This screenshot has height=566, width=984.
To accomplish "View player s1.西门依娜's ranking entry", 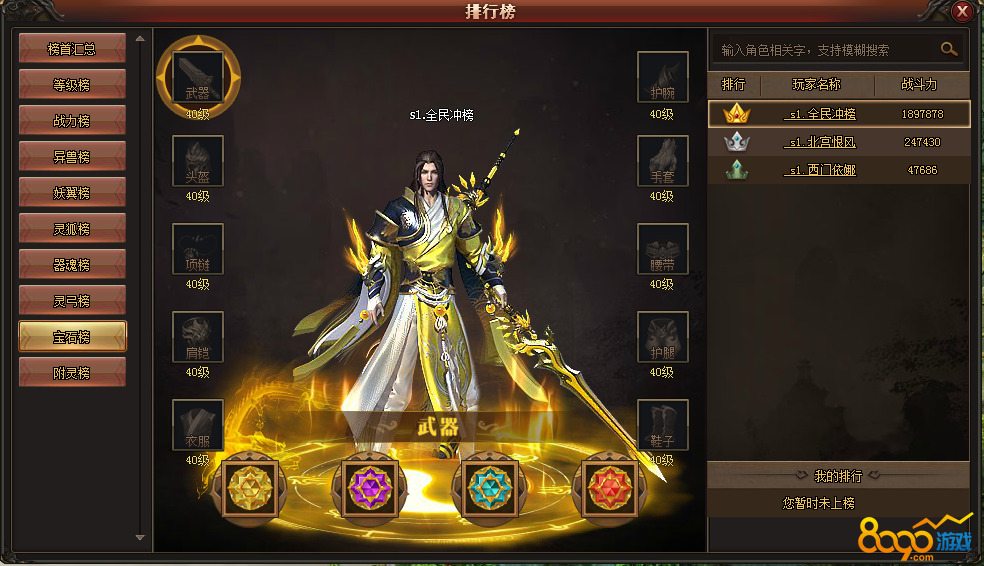I will [820, 170].
